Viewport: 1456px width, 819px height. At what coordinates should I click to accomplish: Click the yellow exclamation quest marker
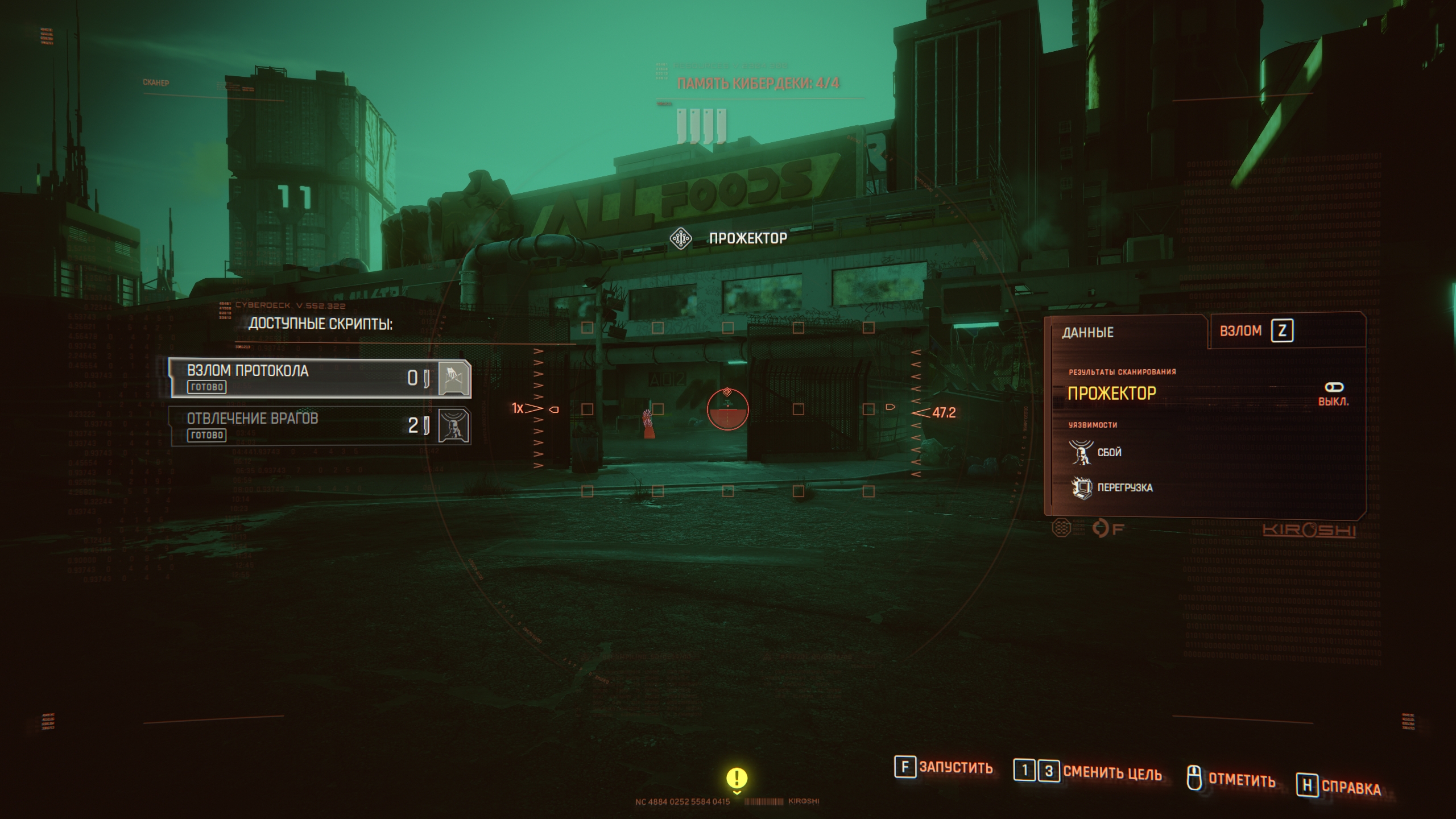click(737, 778)
